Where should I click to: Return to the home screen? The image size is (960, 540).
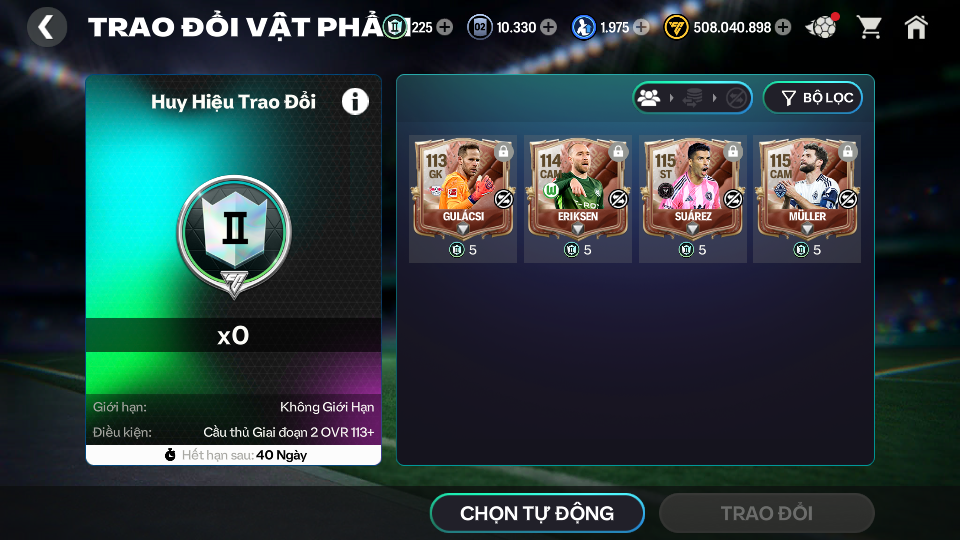point(916,27)
